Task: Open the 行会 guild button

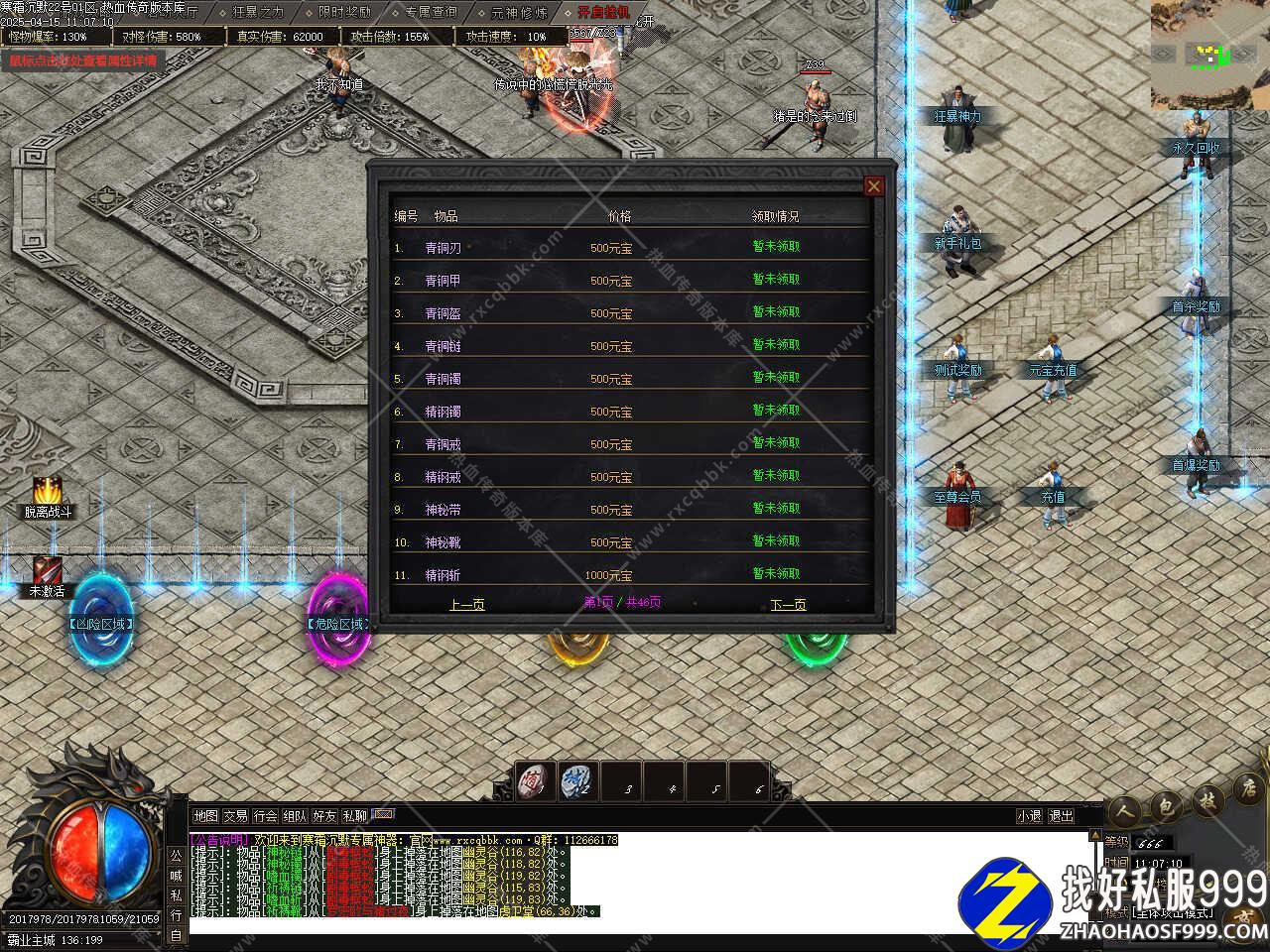Action: coord(265,816)
